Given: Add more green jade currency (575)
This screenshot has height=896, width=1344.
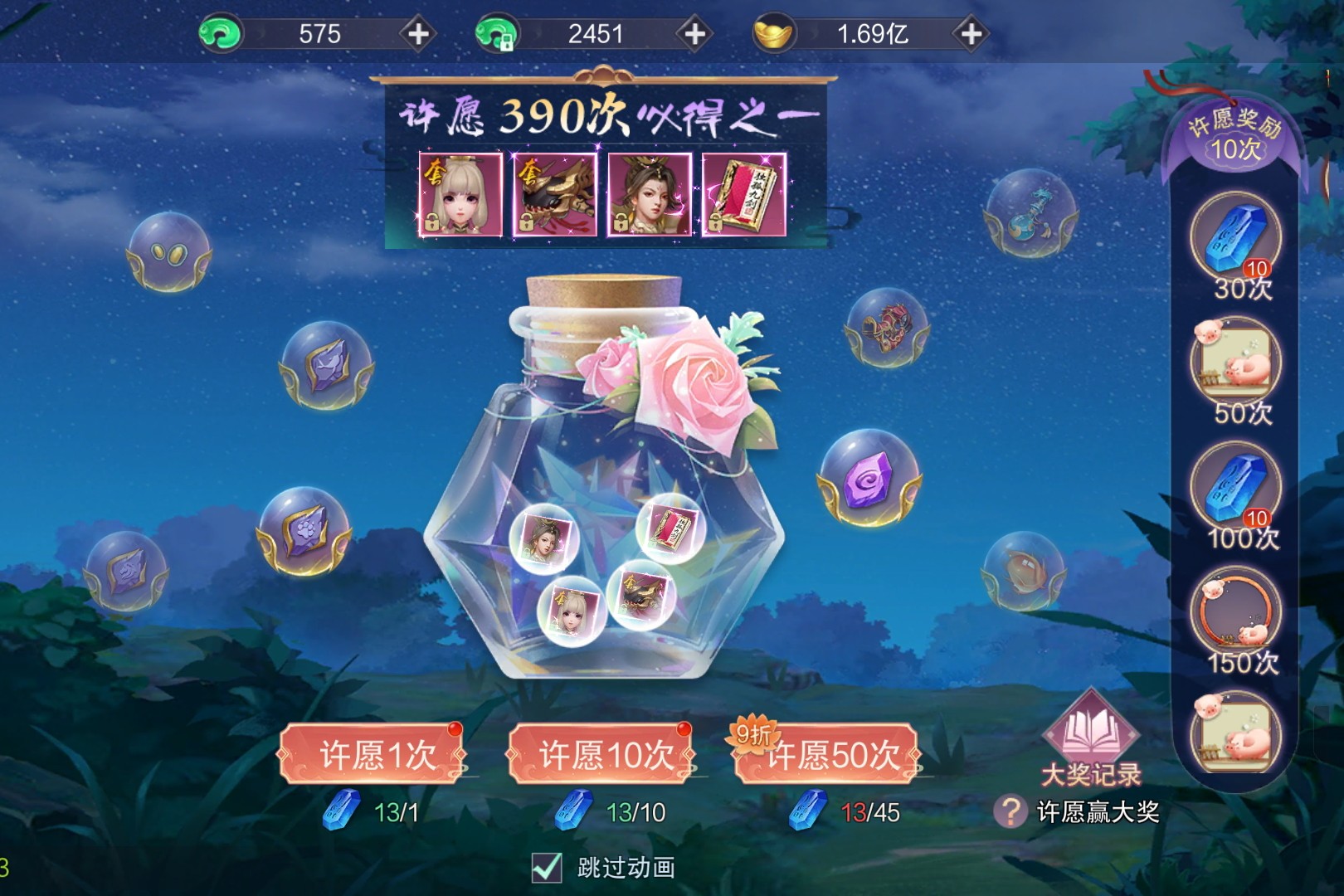Looking at the screenshot, I should pos(418,34).
